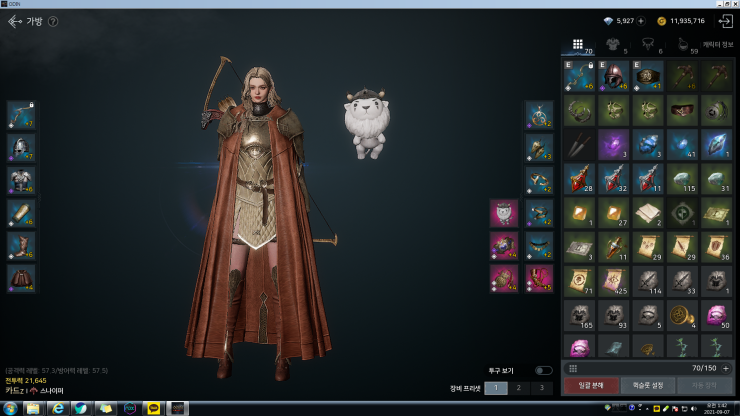Select the equipped helmet slot

tap(21, 147)
